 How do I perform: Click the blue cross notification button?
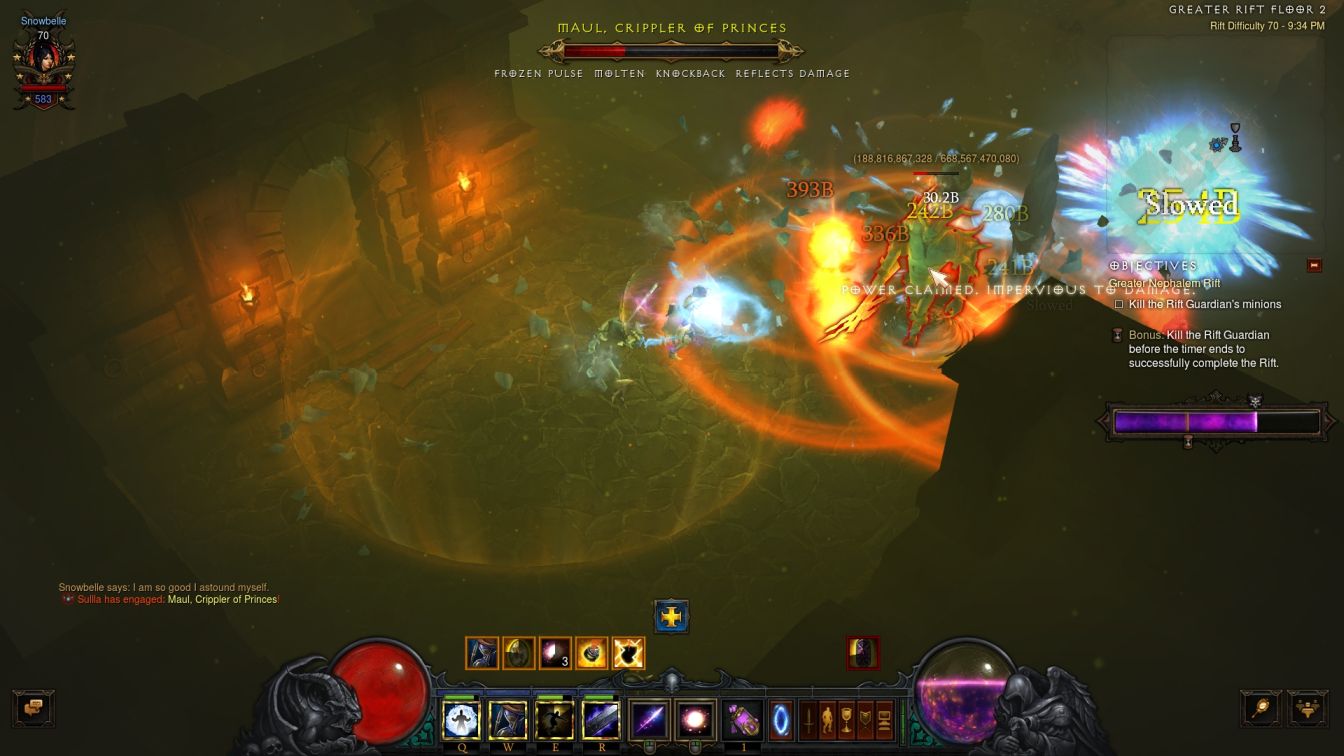tap(672, 617)
